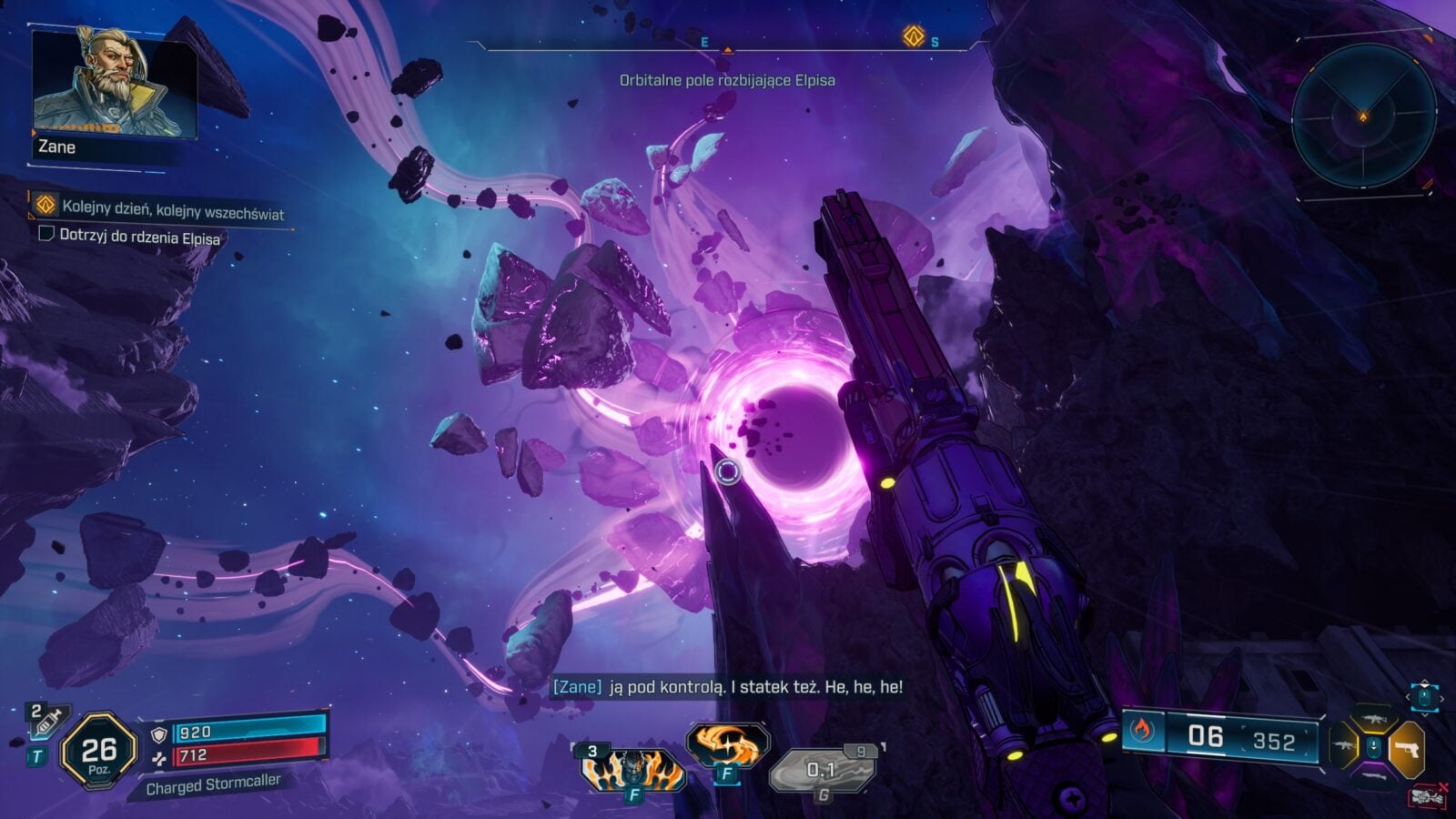The height and width of the screenshot is (819, 1456).
Task: Trigger the orange swirl ability icon
Action: pos(724,746)
